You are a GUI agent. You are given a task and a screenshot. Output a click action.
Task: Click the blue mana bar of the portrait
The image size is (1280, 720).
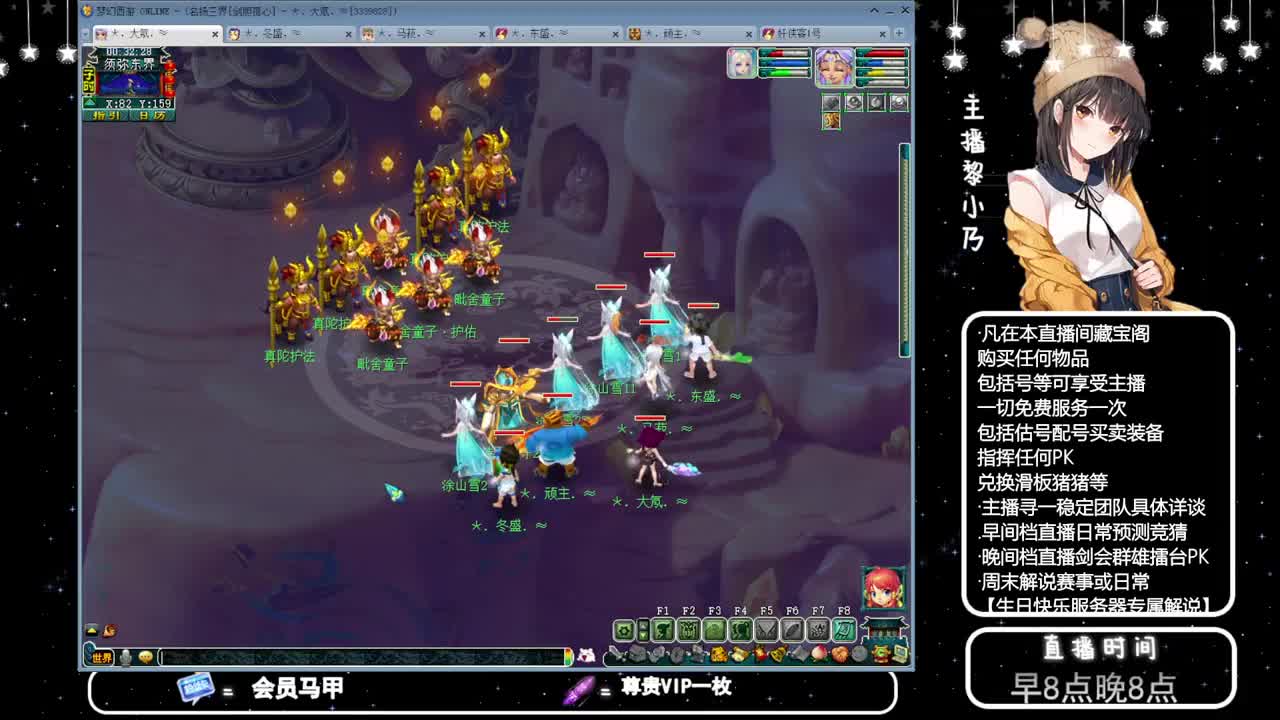pos(882,62)
